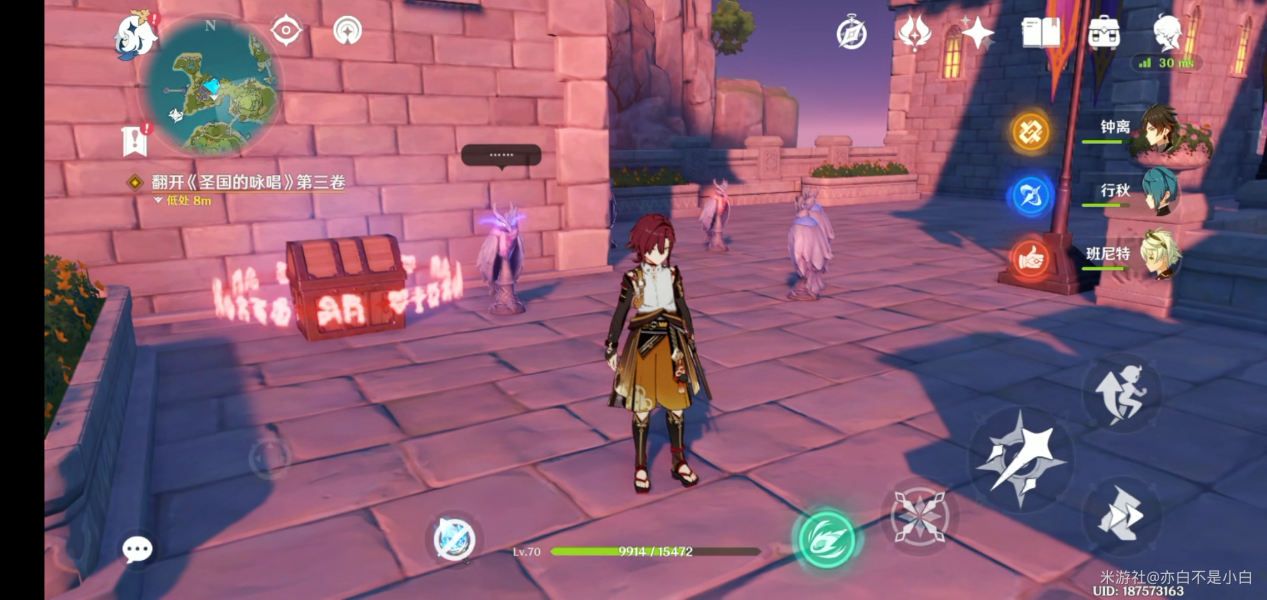Open the chat speech bubble
Screen dimensions: 1267x600
point(137,548)
